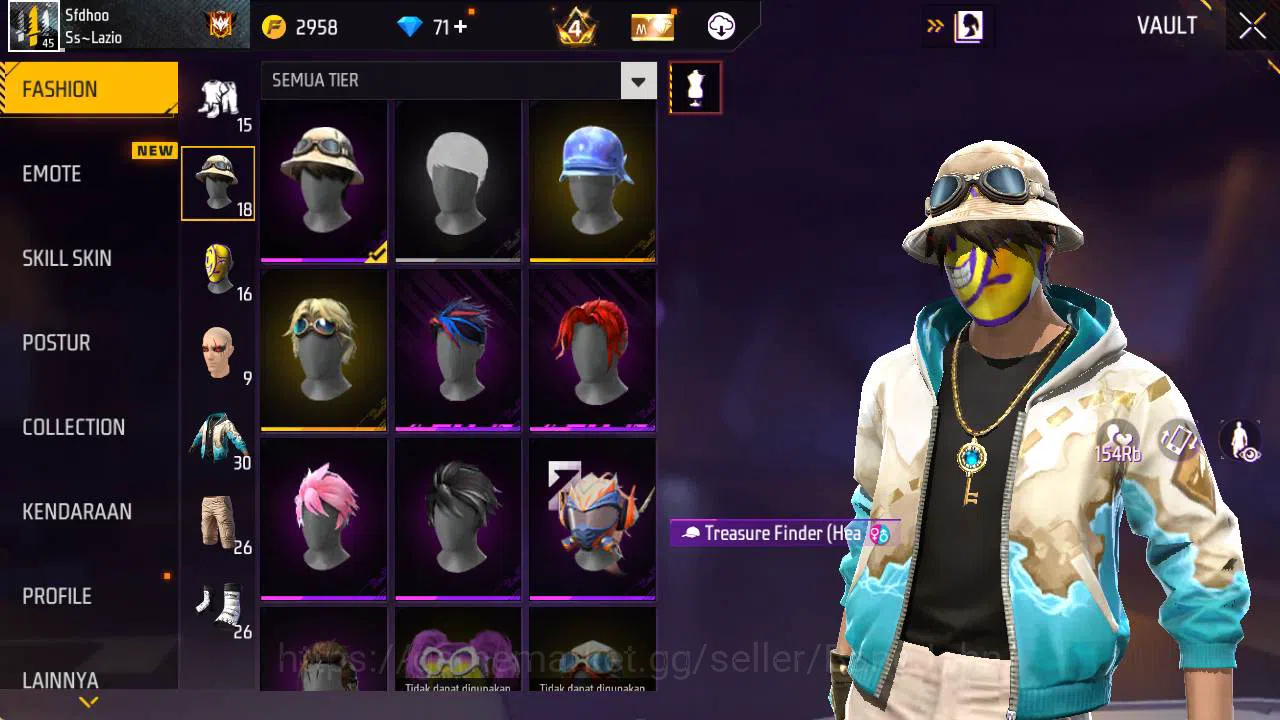Toggle the mannequin preview above item grid
Screen dimensions: 1280x720
695,87
